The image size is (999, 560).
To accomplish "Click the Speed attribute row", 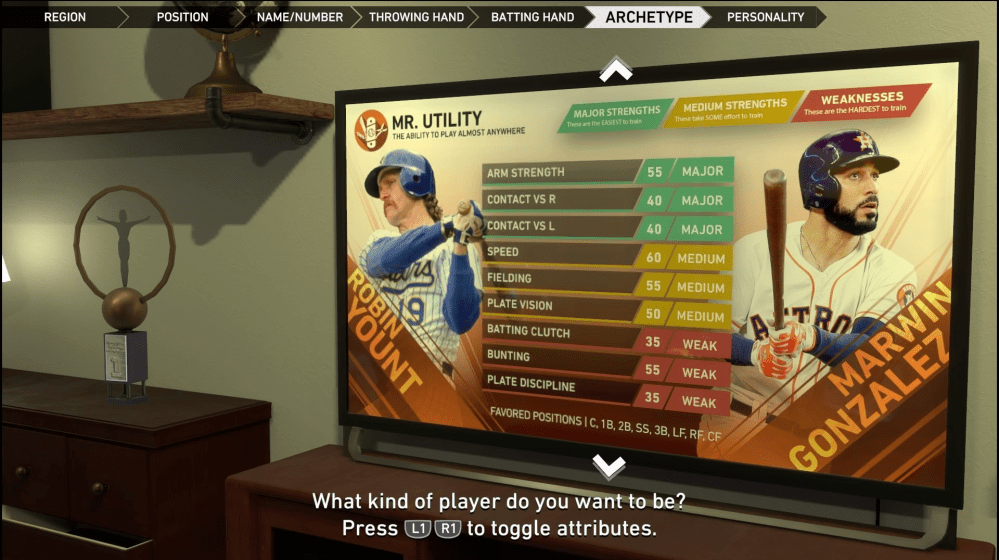I will pos(606,256).
